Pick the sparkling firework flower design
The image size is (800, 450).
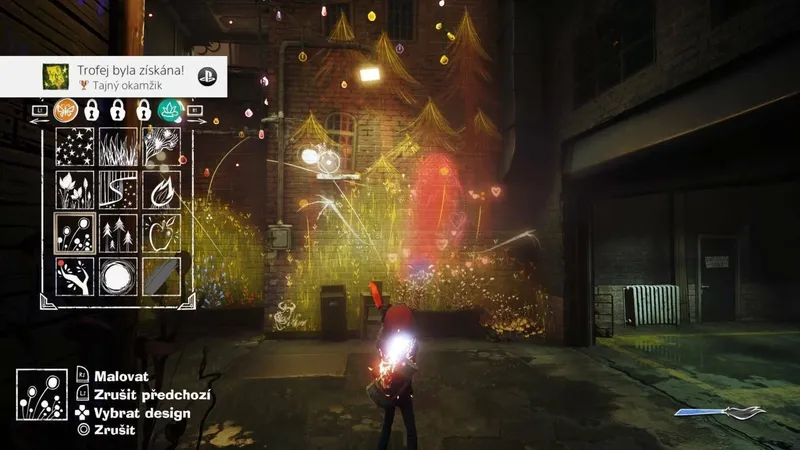[x=161, y=146]
